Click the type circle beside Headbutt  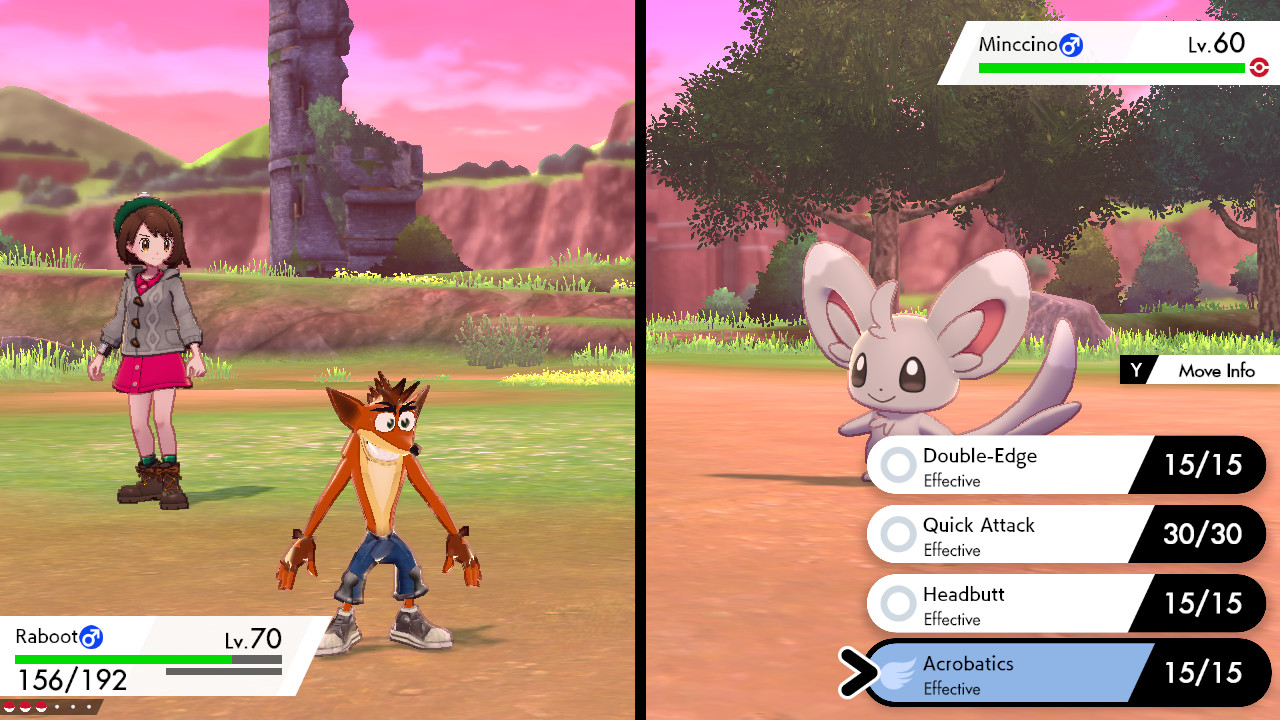point(897,603)
